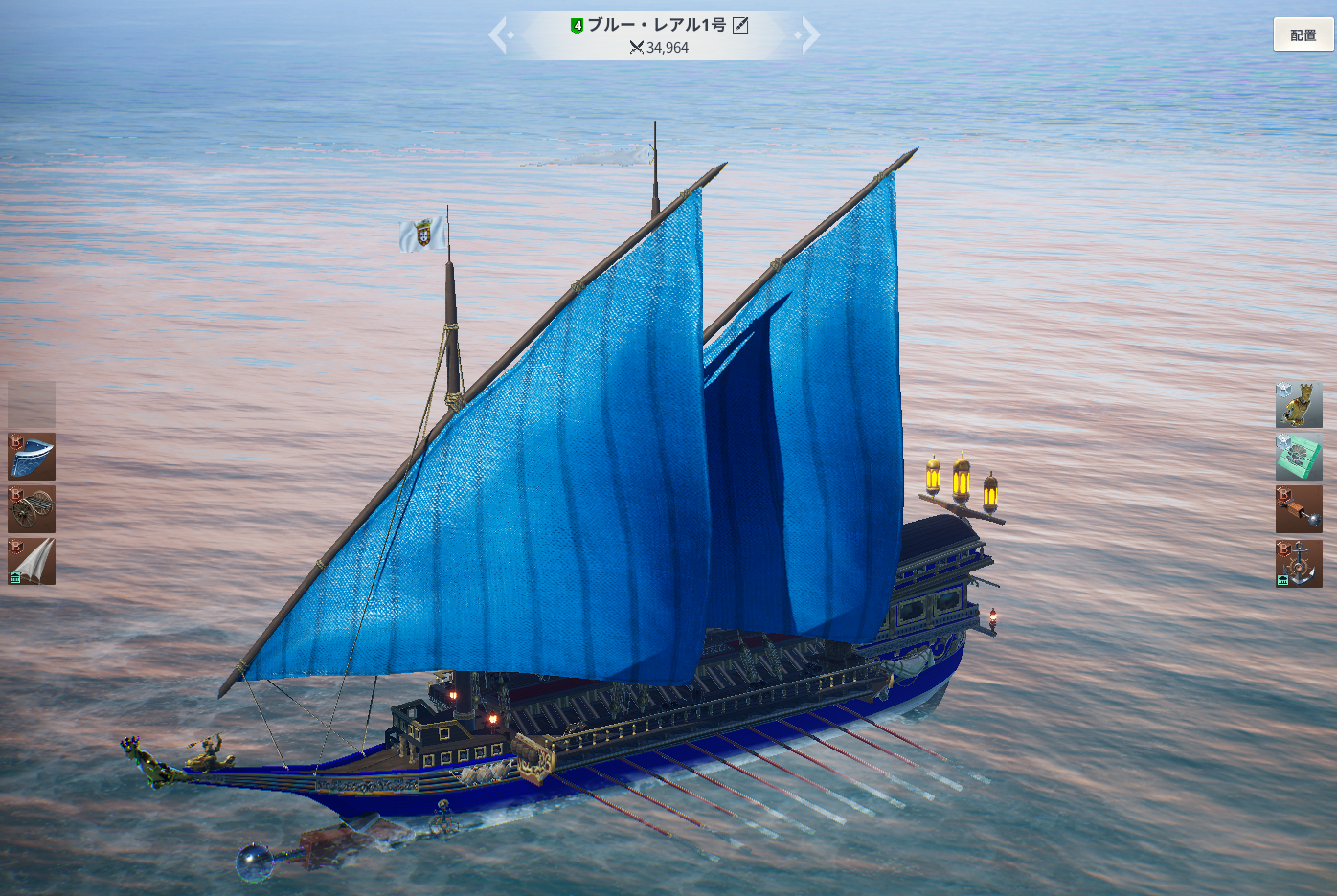
Task: Click the 配置 button
Action: (x=1303, y=35)
